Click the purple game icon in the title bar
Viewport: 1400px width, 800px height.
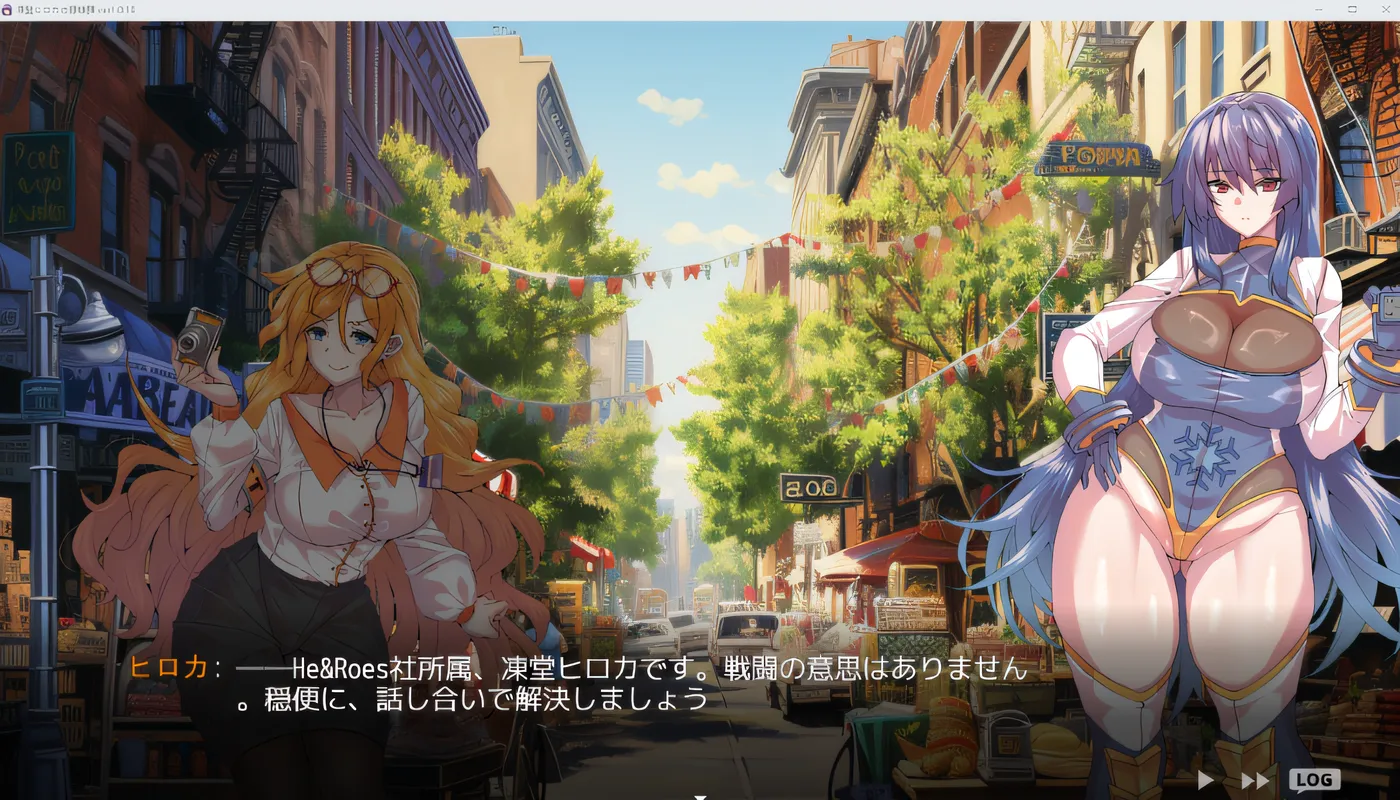pyautogui.click(x=8, y=9)
